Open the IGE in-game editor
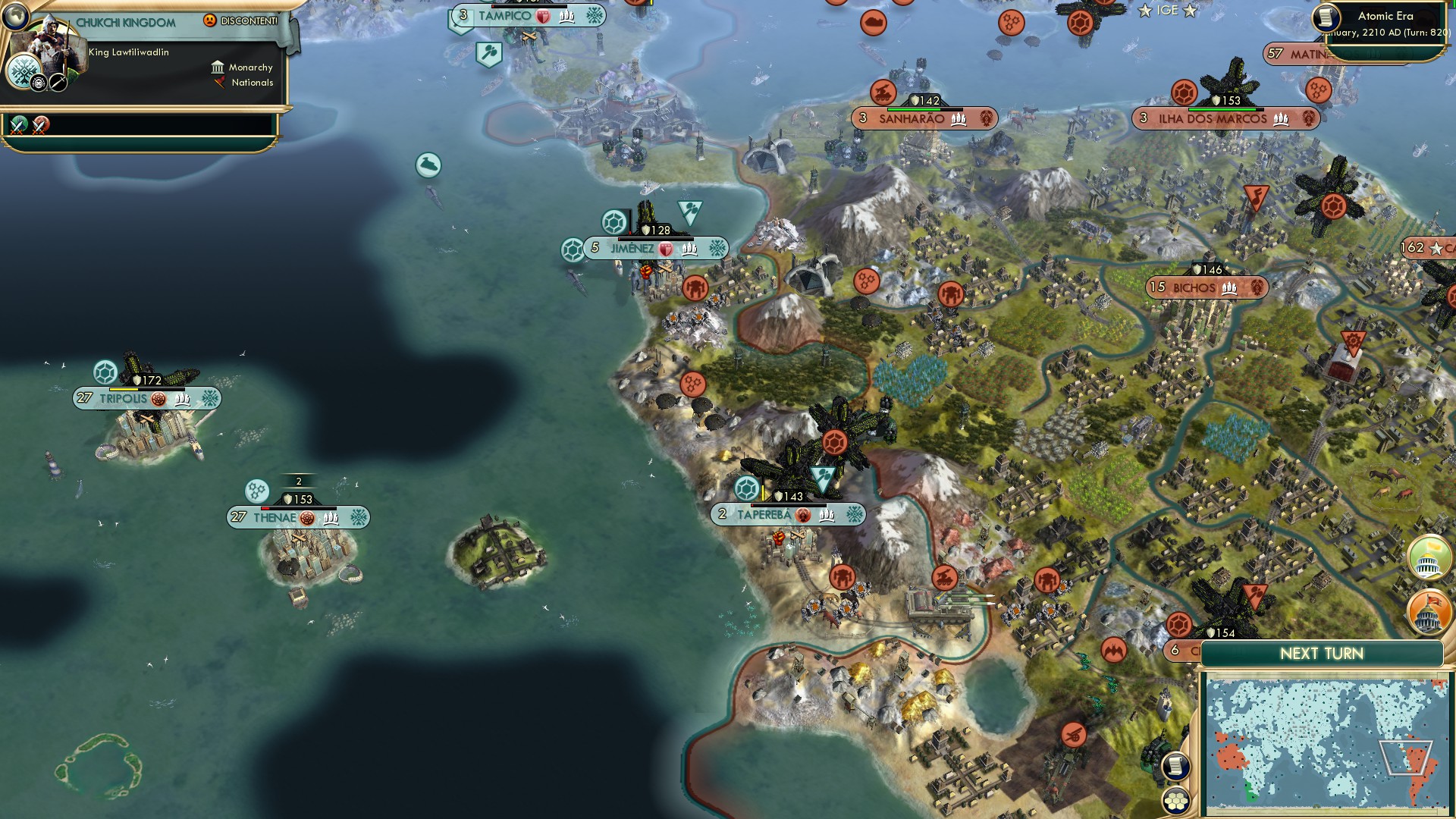This screenshot has width=1456, height=819. (x=1167, y=10)
